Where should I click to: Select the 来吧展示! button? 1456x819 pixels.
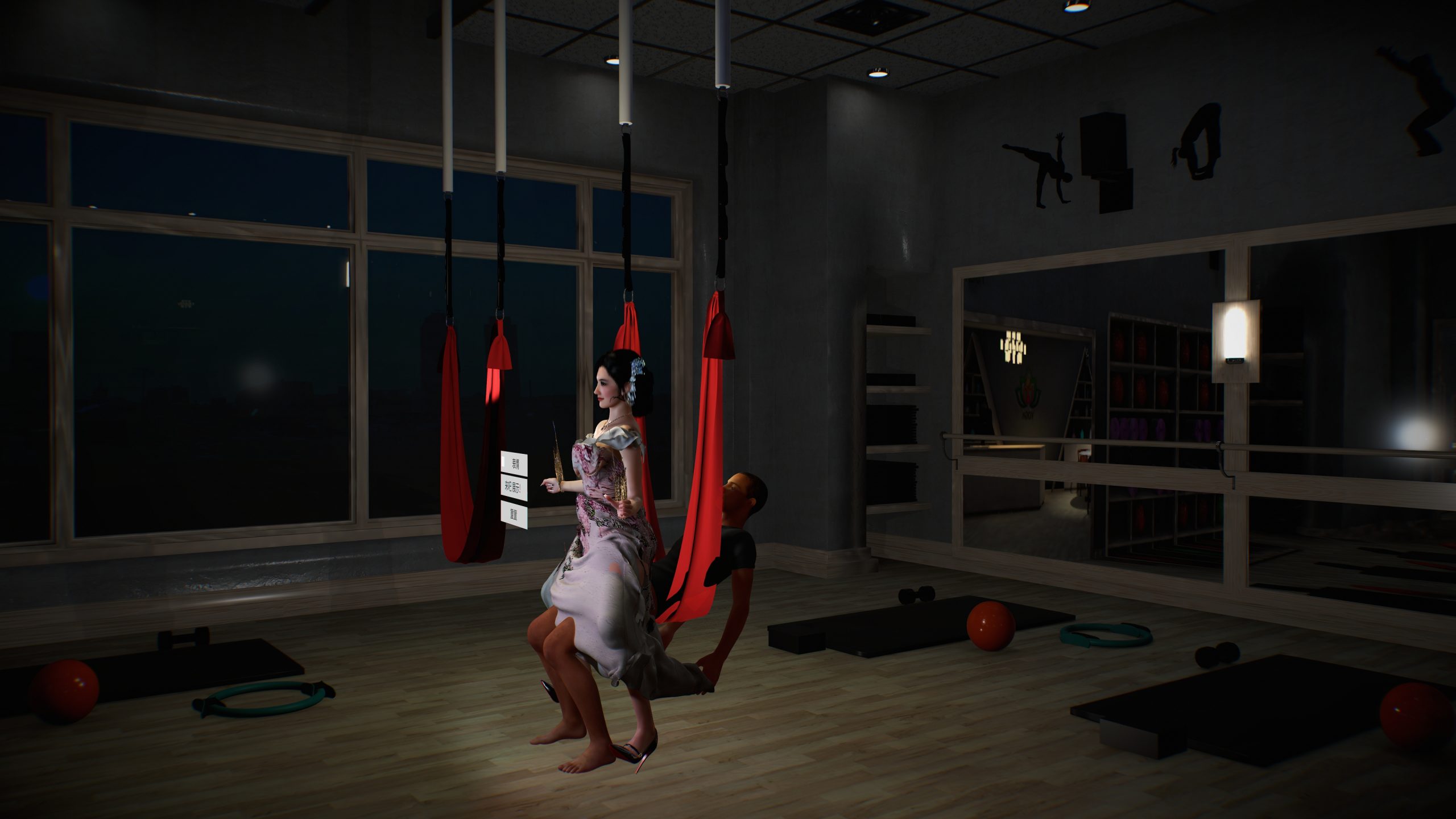tap(514, 487)
